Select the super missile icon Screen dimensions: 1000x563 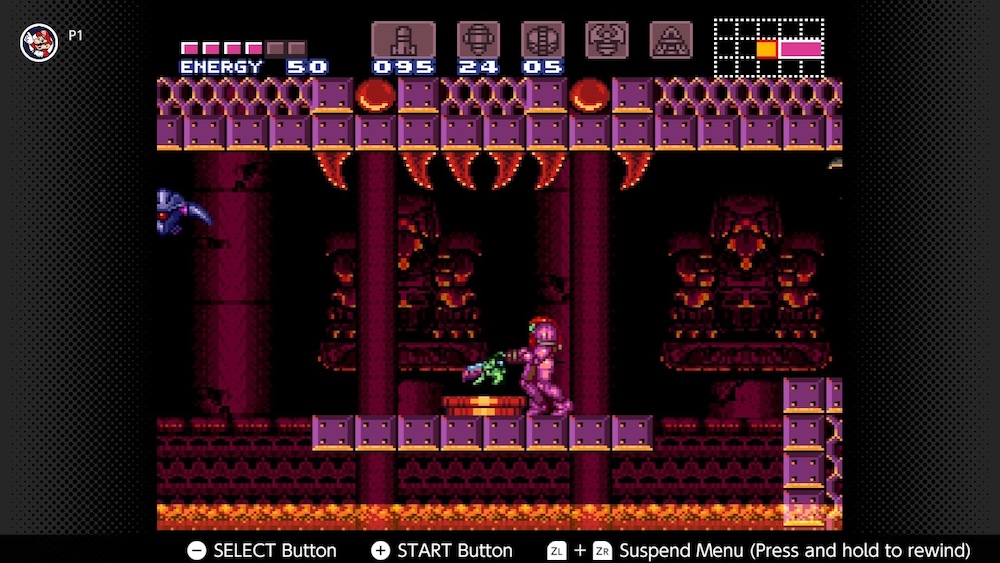coord(478,40)
